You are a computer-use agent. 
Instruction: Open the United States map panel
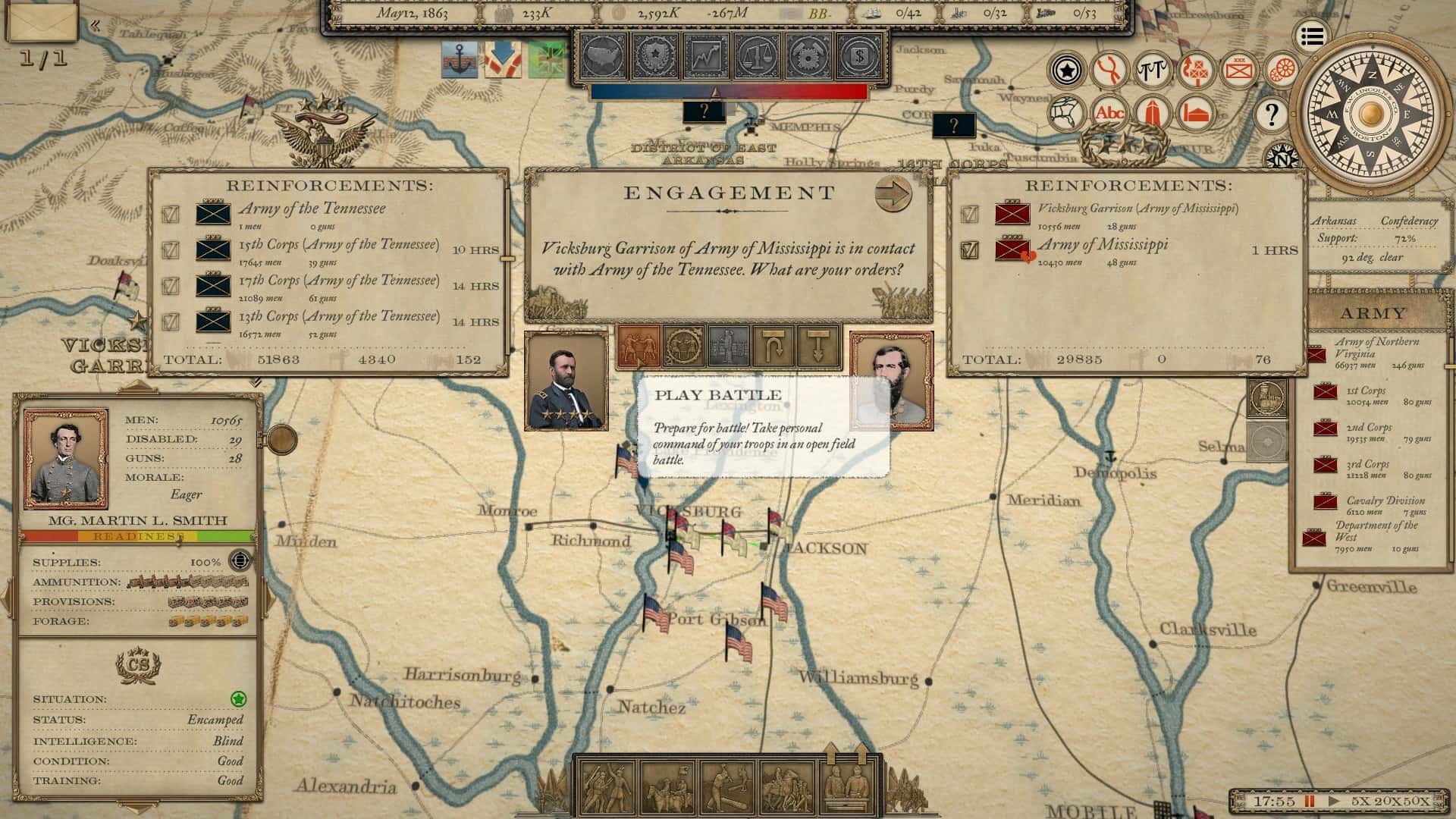[604, 55]
